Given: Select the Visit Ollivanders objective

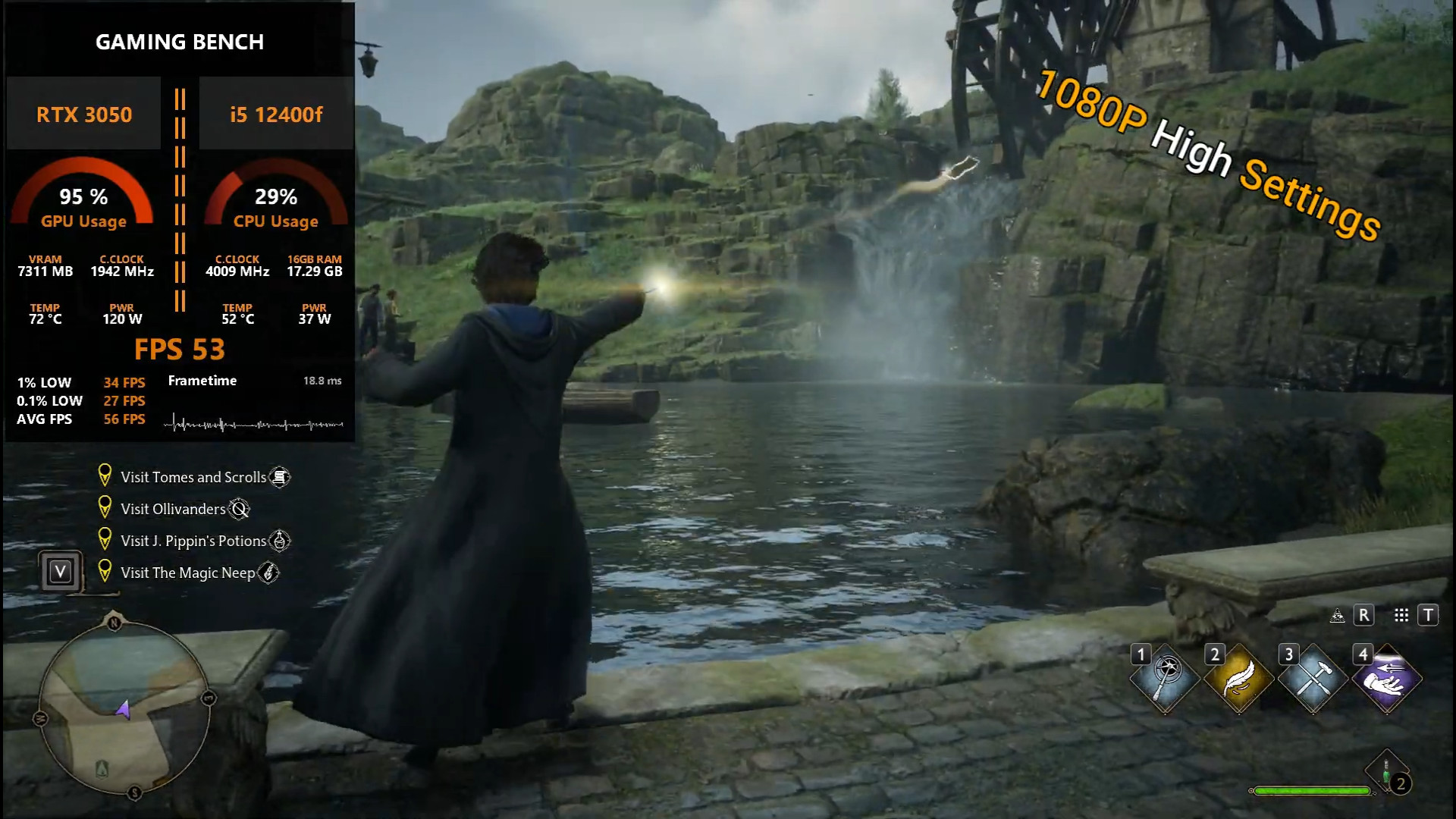Looking at the screenshot, I should point(173,509).
